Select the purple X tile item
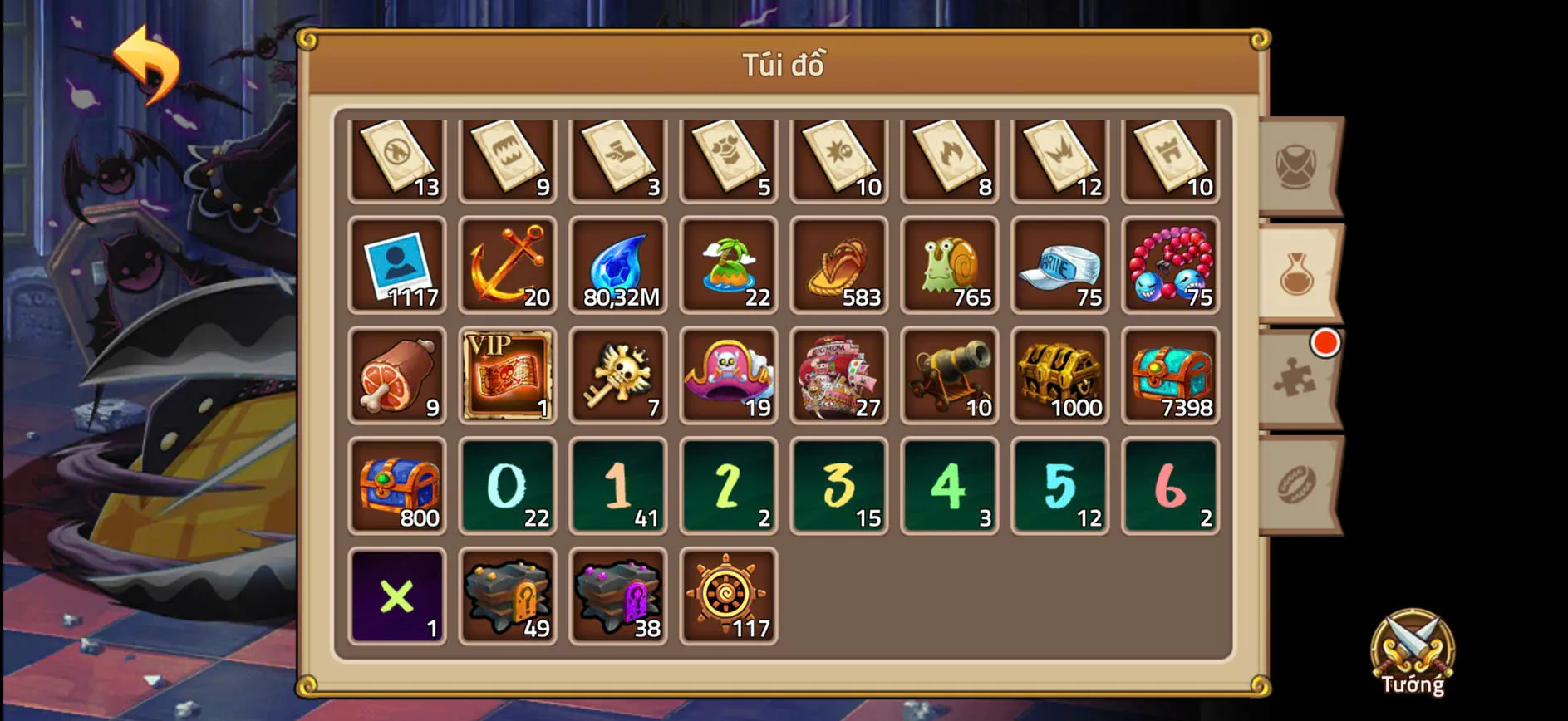The image size is (1568, 721). [x=397, y=596]
